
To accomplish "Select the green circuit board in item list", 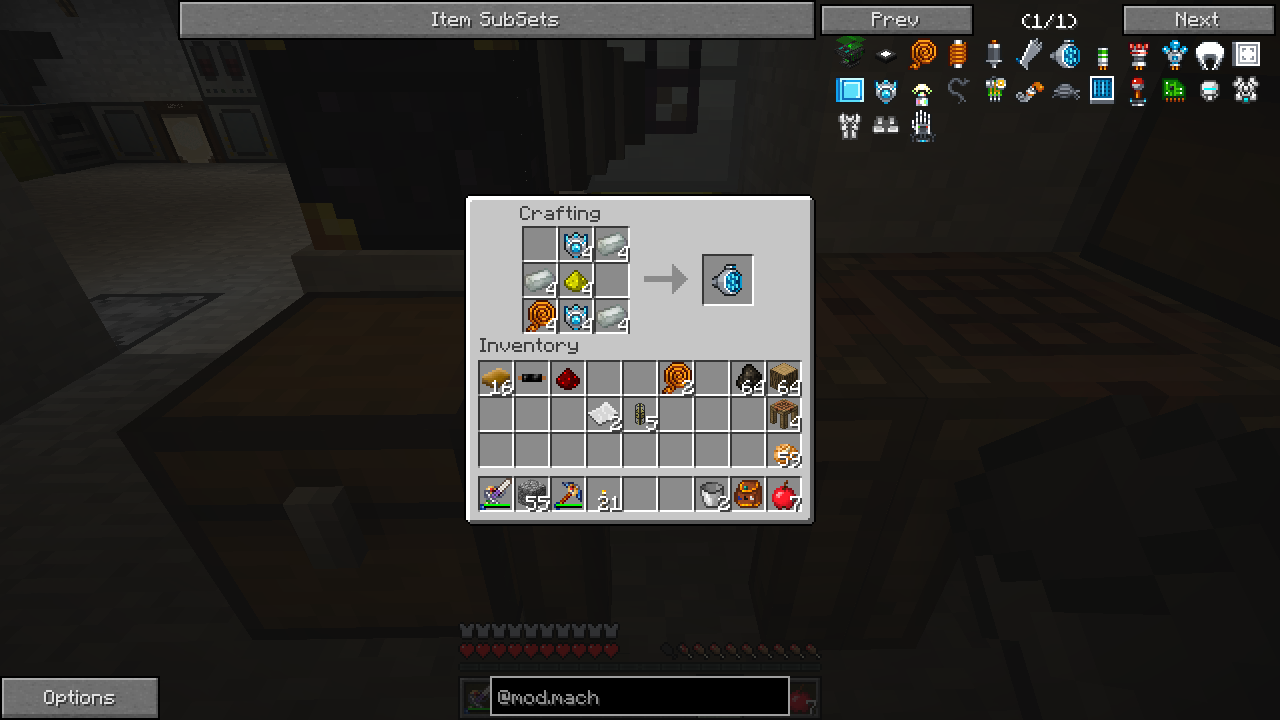I will (x=1174, y=90).
